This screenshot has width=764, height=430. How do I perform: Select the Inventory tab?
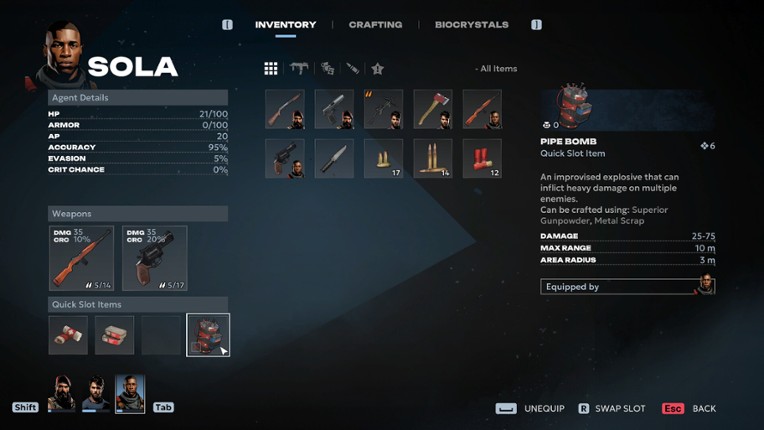coord(285,24)
